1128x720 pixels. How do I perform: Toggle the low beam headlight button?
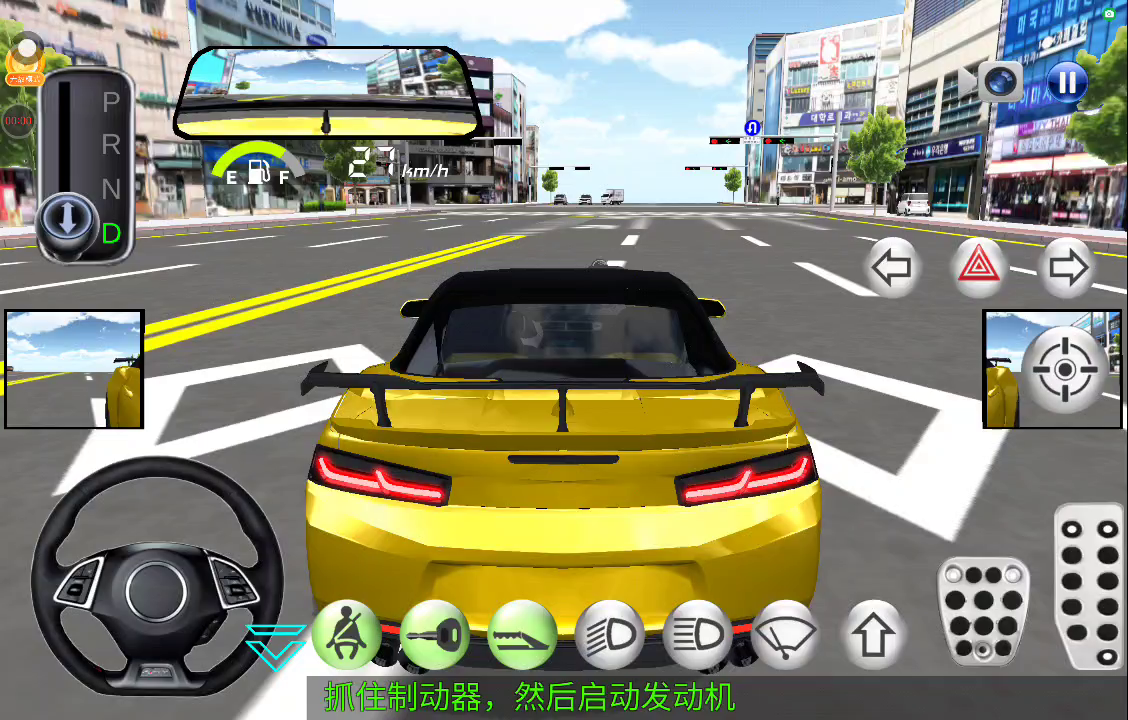pyautogui.click(x=610, y=634)
